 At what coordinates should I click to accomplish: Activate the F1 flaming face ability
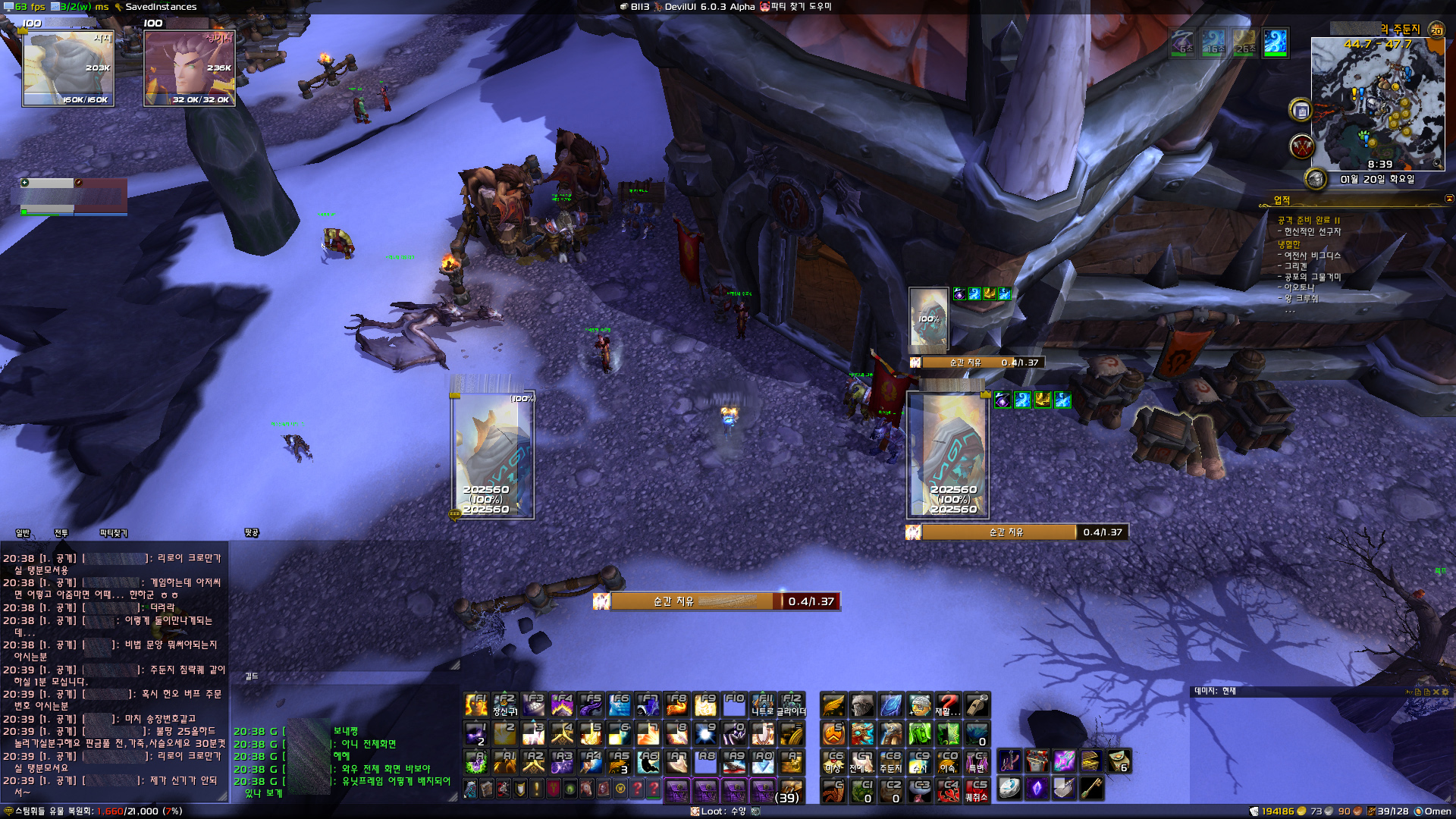[x=476, y=704]
